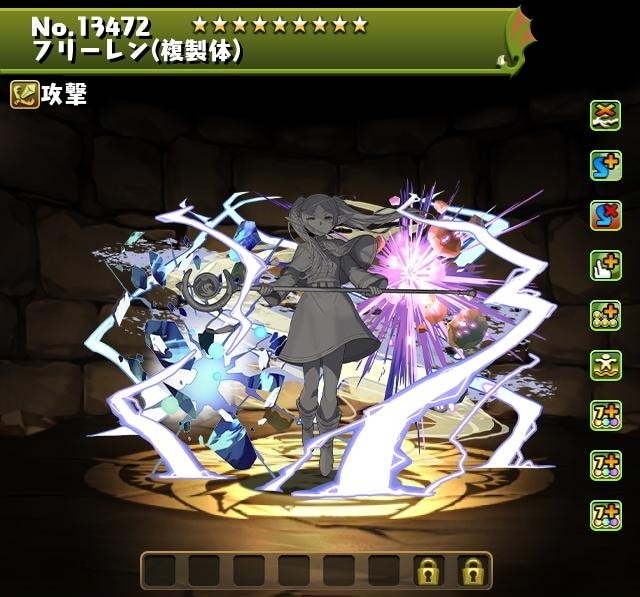Show the blue S plus skill boost awakening

click(x=605, y=164)
